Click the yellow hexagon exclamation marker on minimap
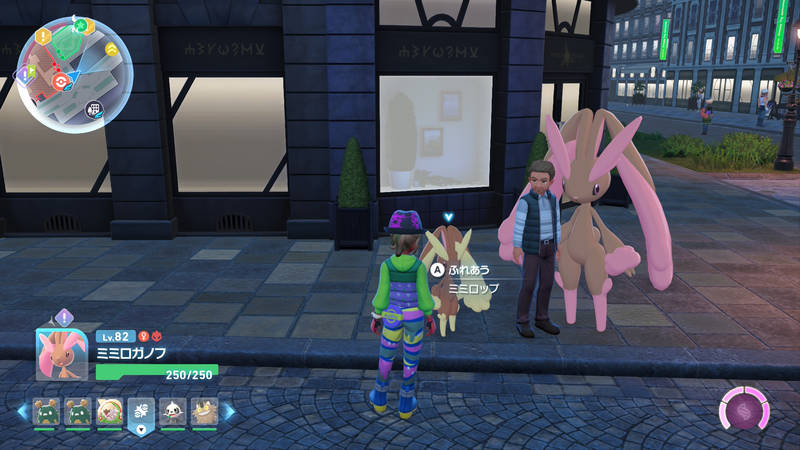The height and width of the screenshot is (450, 800). [x=43, y=36]
